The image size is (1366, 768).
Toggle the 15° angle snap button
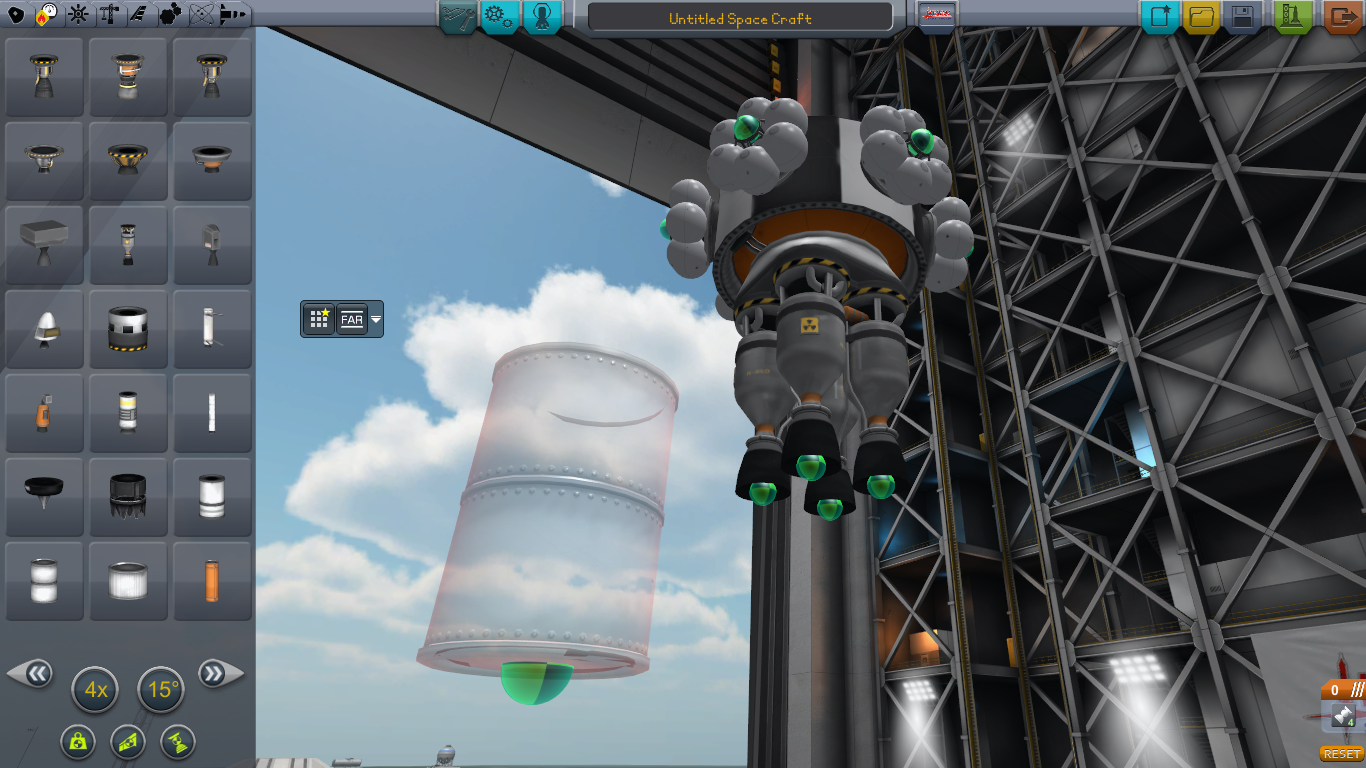(x=161, y=690)
